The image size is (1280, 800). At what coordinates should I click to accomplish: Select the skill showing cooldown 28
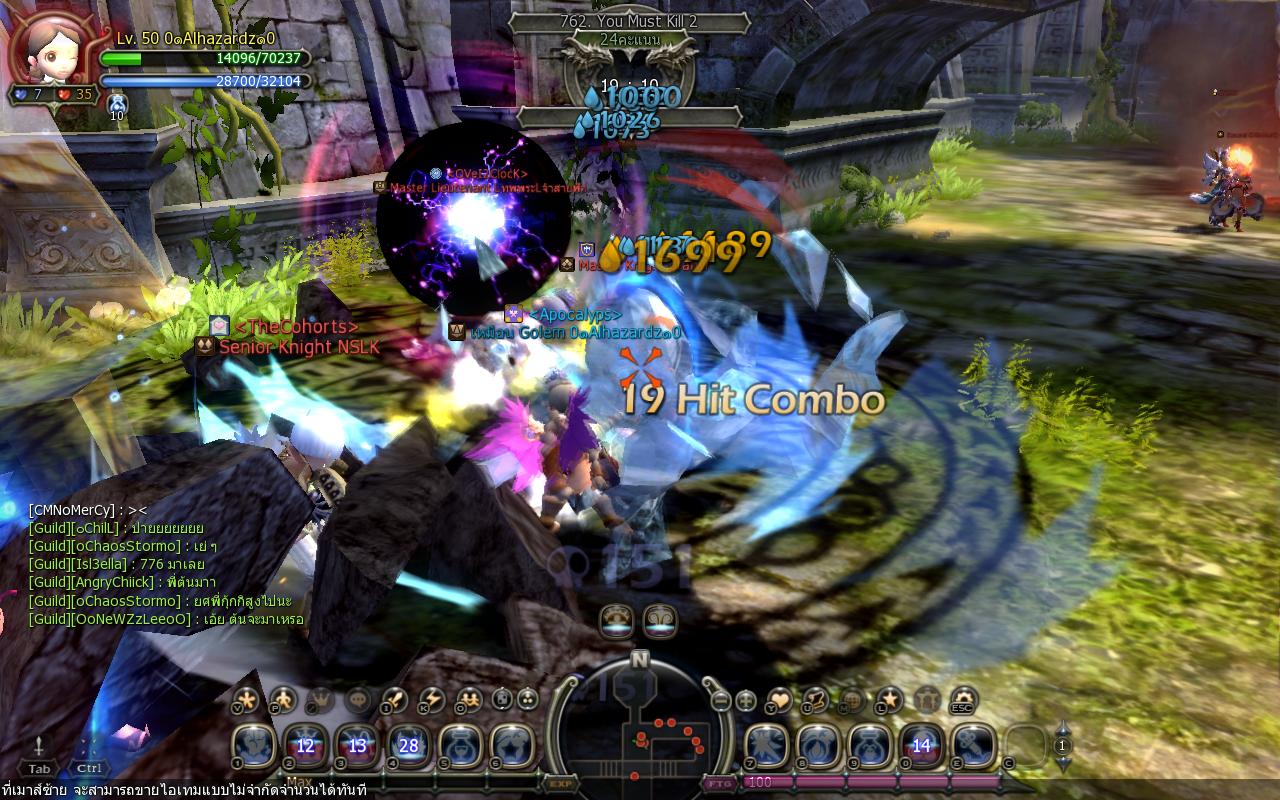click(x=409, y=745)
